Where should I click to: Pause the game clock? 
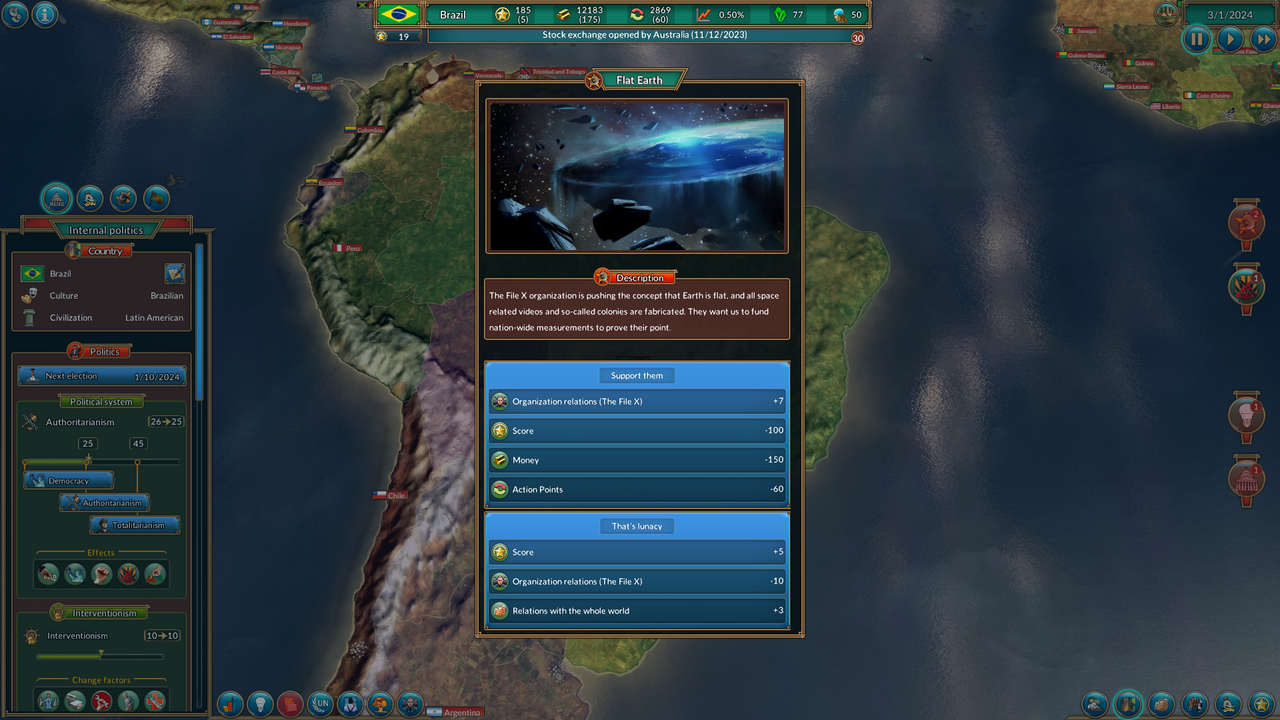(x=1196, y=39)
